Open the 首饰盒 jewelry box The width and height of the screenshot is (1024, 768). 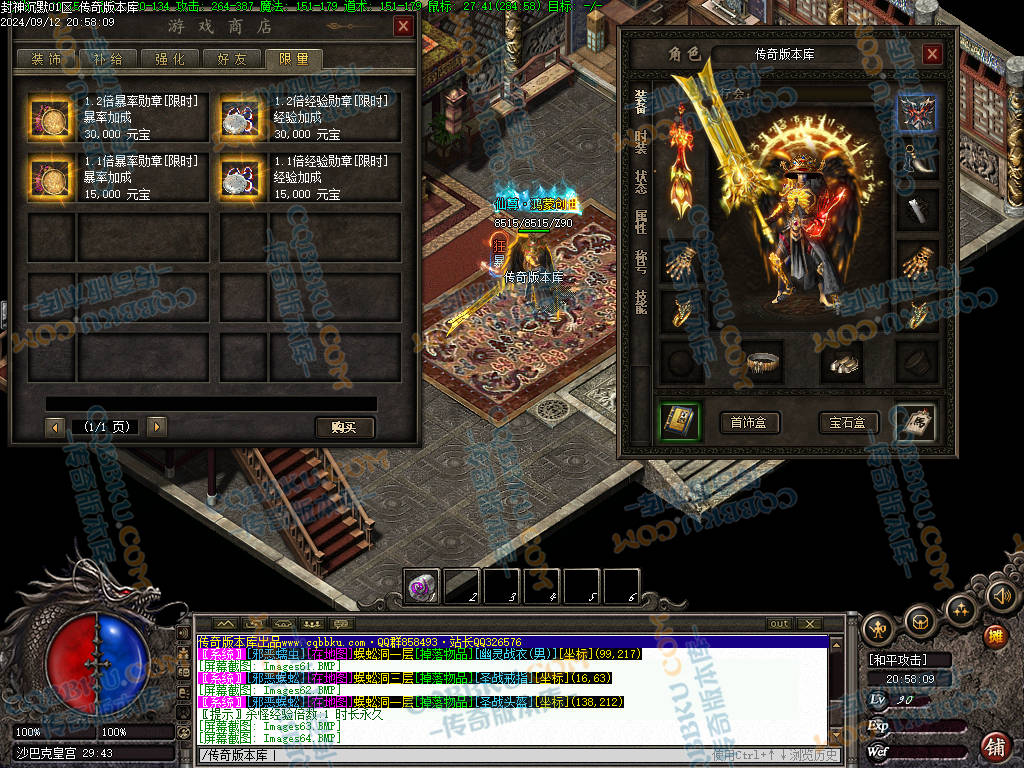[749, 423]
